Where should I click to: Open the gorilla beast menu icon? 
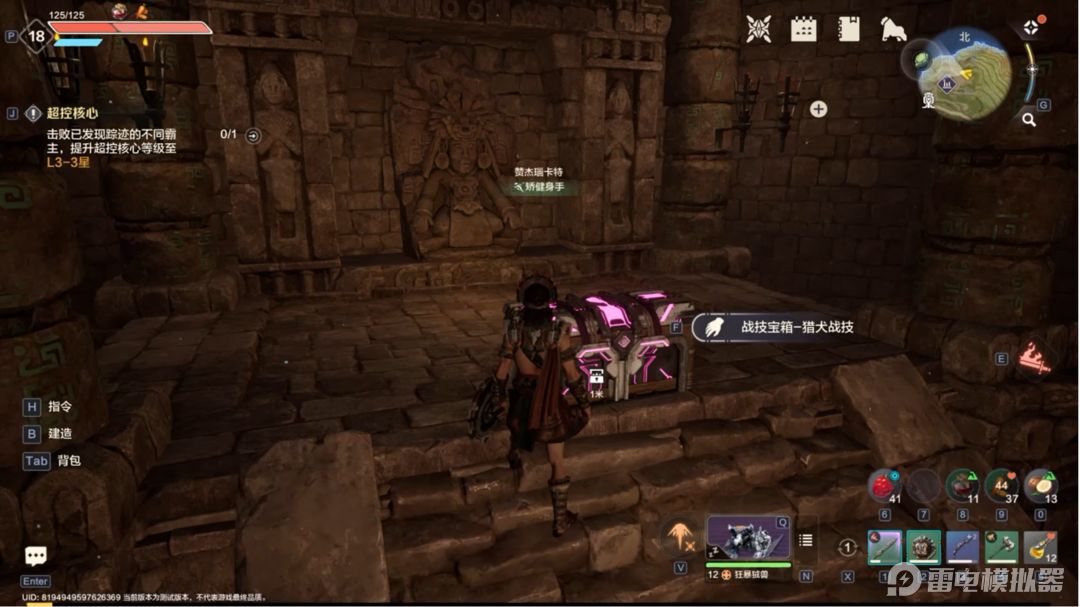[893, 30]
